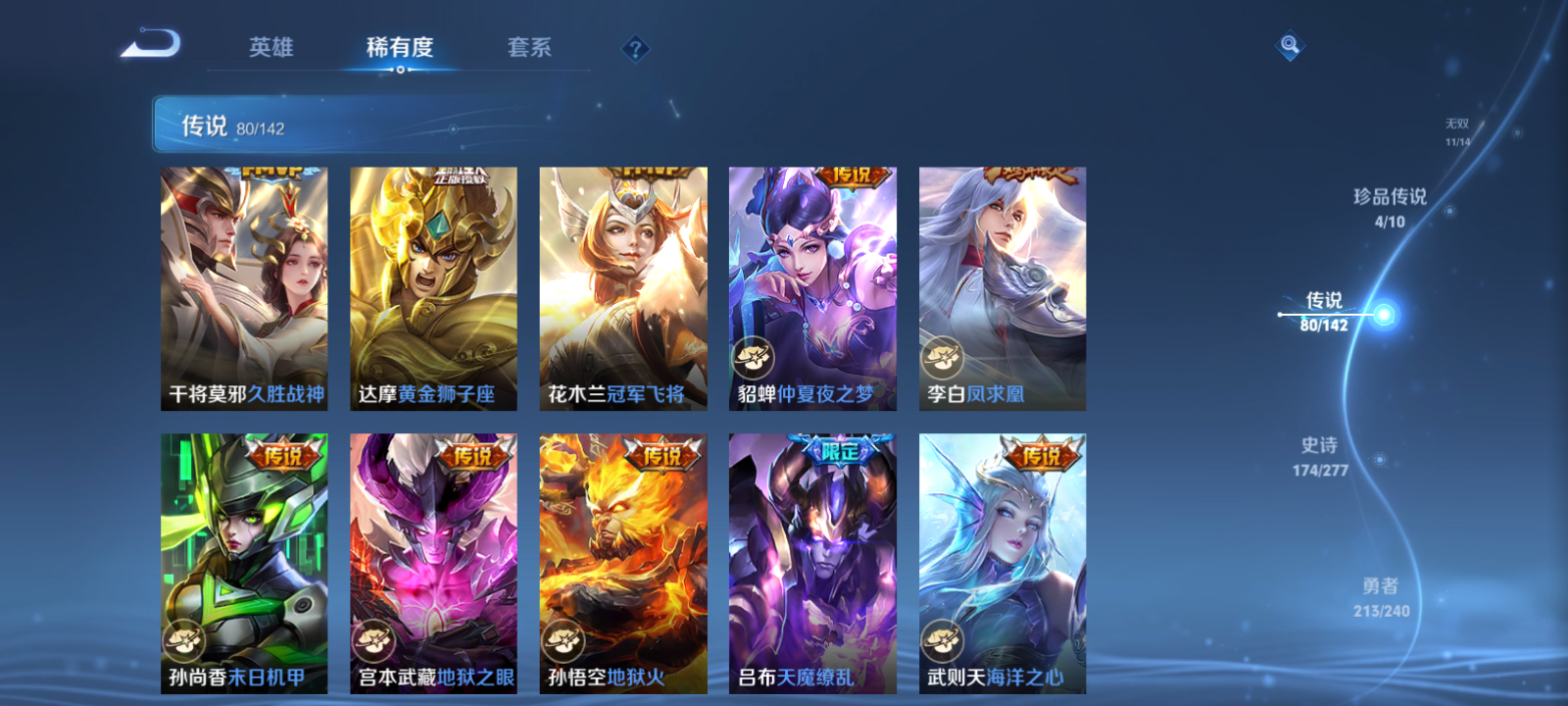Switch to the 套系 tab
The width and height of the screenshot is (1568, 706).
pyautogui.click(x=527, y=47)
